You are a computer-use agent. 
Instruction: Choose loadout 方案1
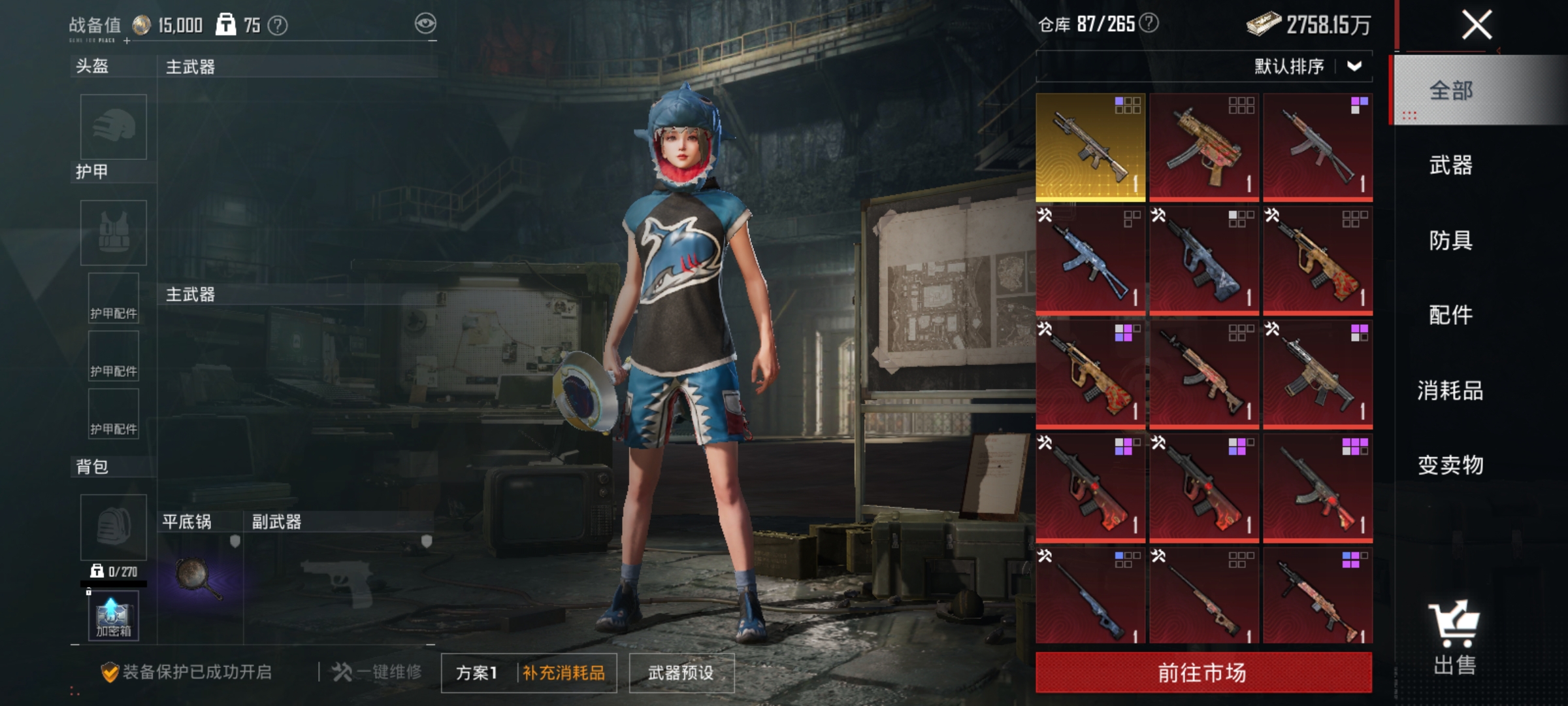[477, 673]
